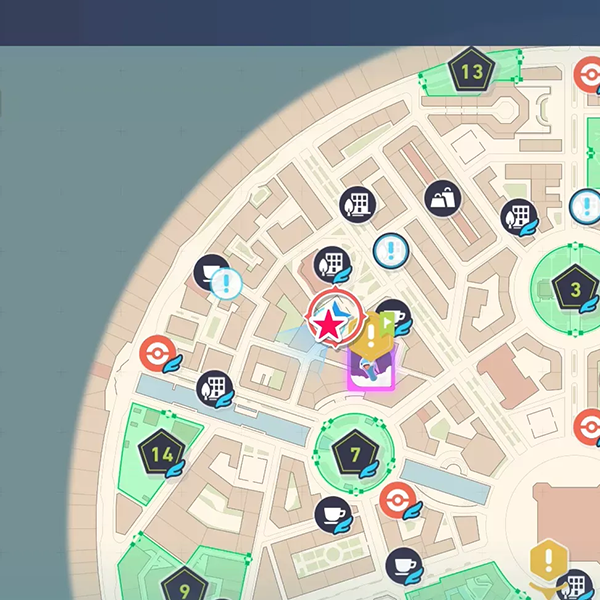Image resolution: width=600 pixels, height=600 pixels.
Task: Click the red star destination marker
Action: [x=327, y=322]
